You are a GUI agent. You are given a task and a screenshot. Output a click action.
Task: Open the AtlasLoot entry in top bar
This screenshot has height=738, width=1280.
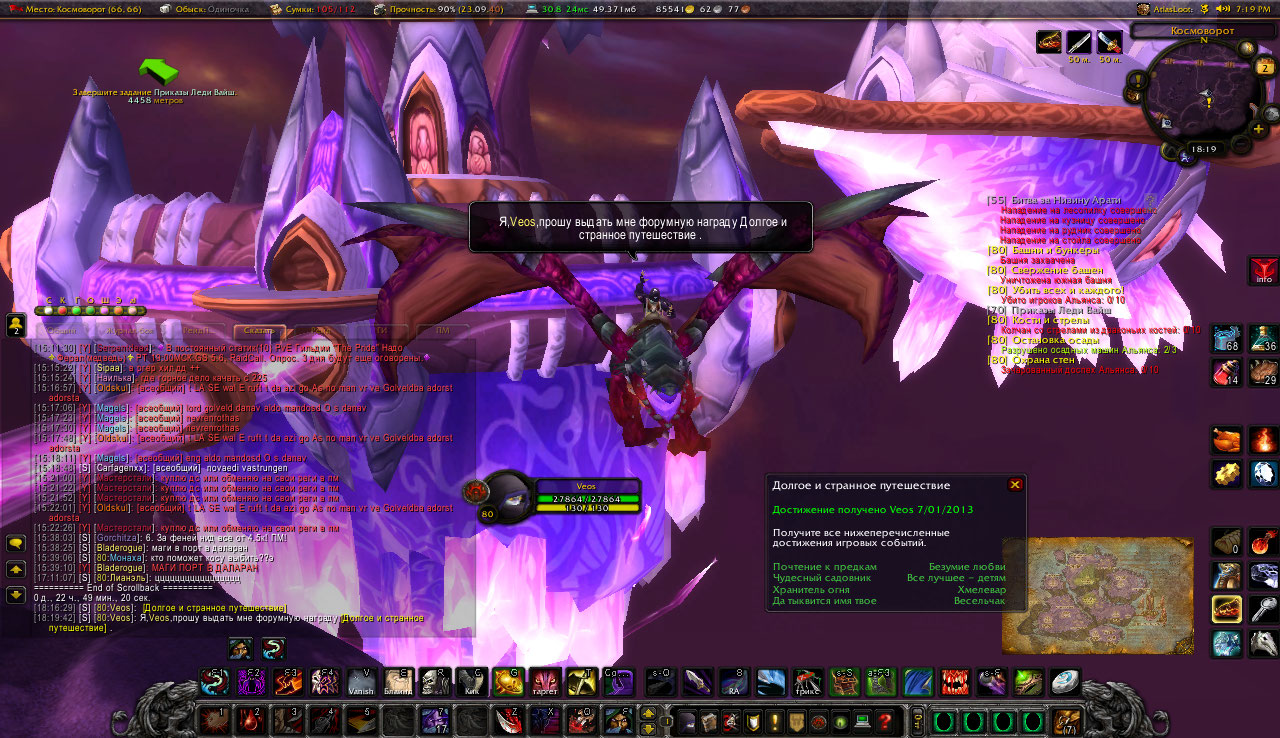[x=1171, y=8]
